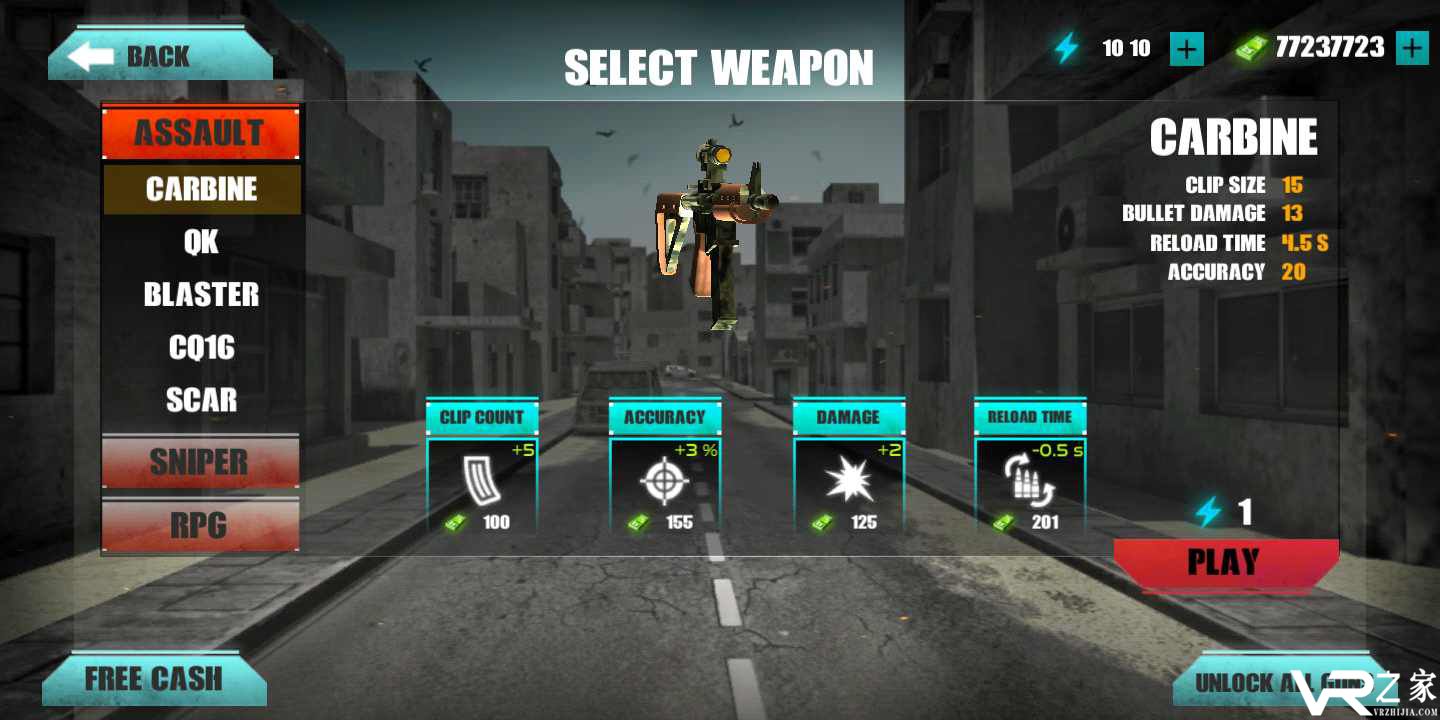
Task: Click the cash money icon in top bar
Action: point(1249,46)
